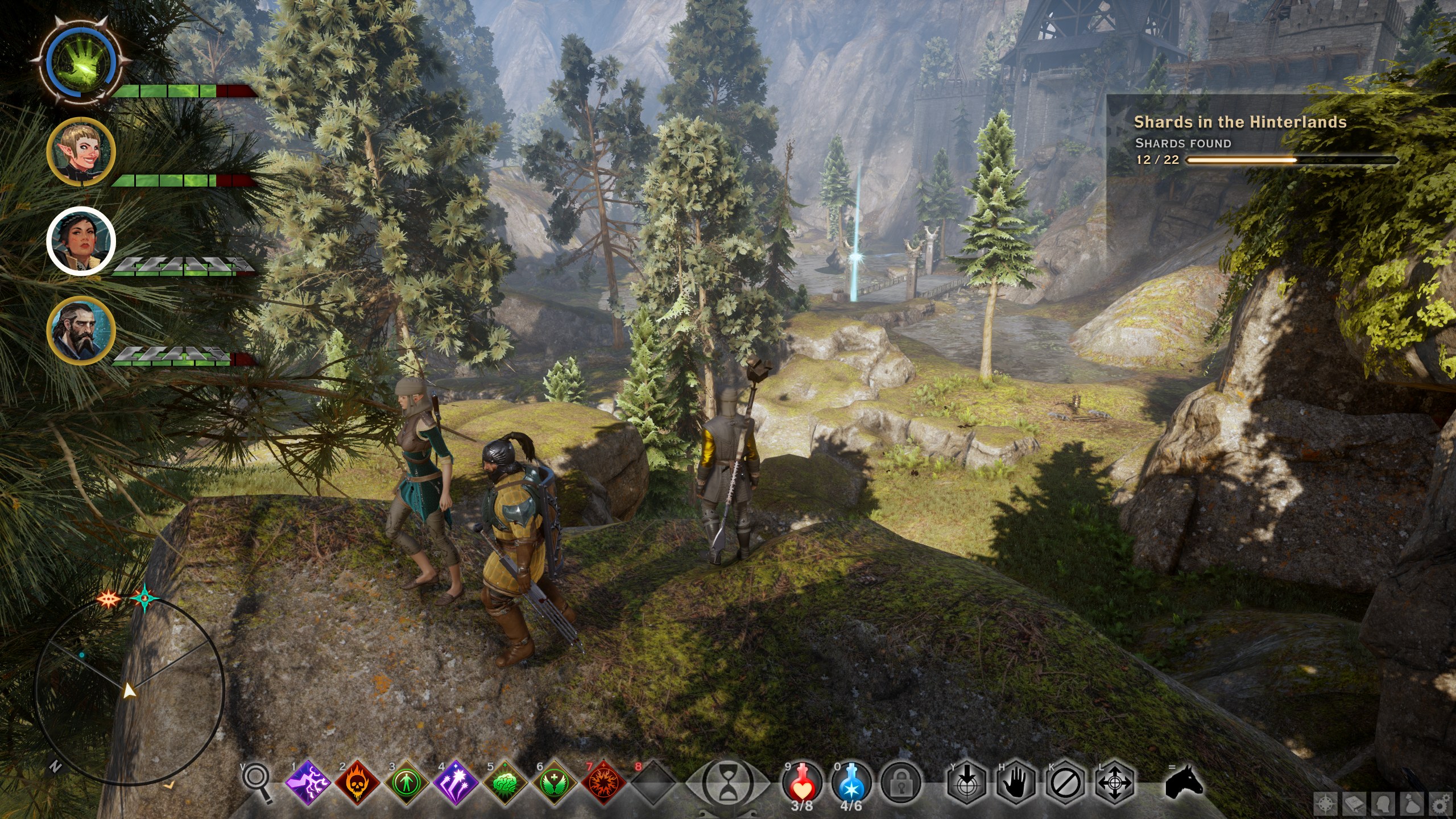Use the green winged cross ability
Image resolution: width=1456 pixels, height=819 pixels.
click(x=553, y=784)
